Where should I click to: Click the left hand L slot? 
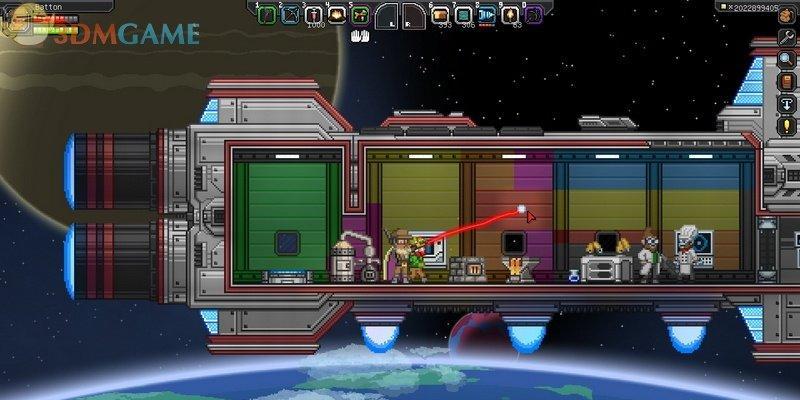(388, 14)
